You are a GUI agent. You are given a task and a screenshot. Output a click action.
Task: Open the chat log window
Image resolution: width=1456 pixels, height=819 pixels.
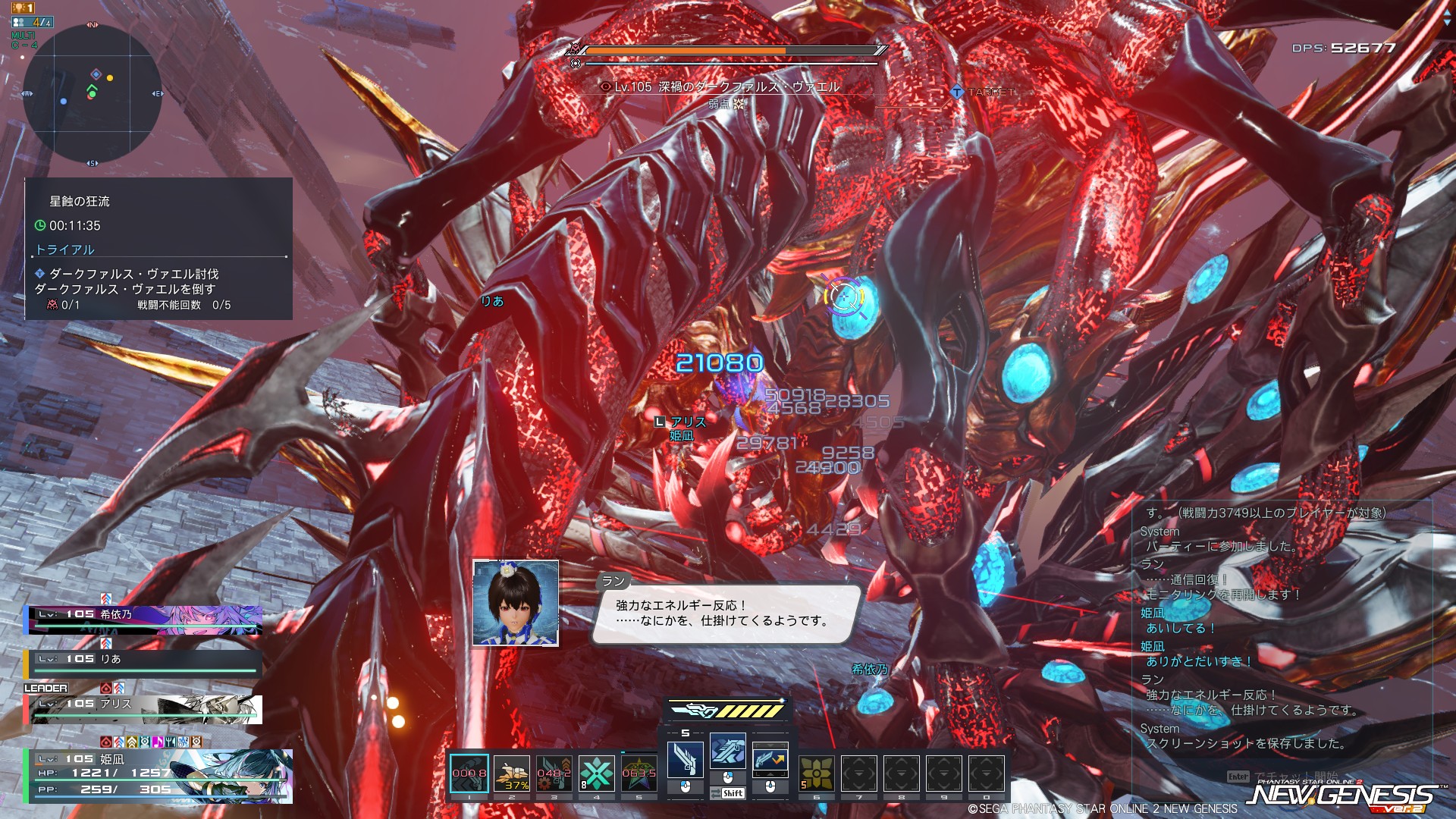tap(1282, 629)
